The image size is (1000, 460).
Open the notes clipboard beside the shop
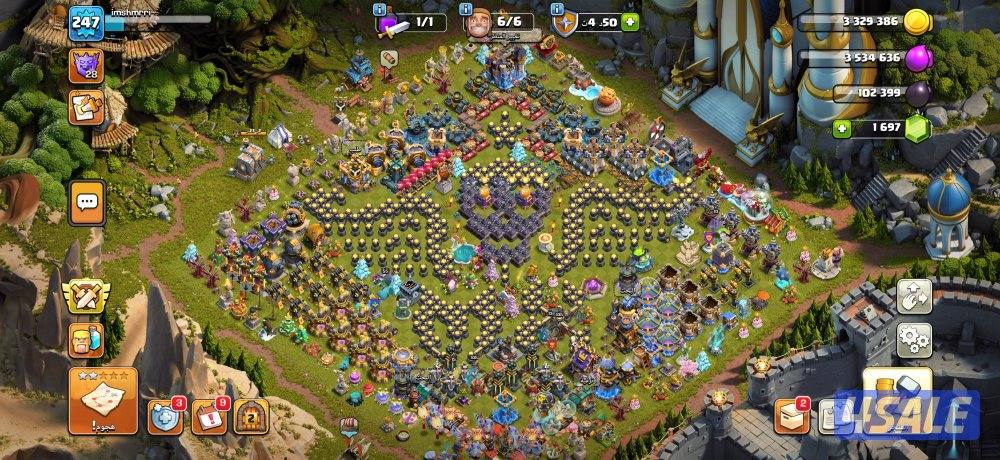pyautogui.click(x=830, y=415)
